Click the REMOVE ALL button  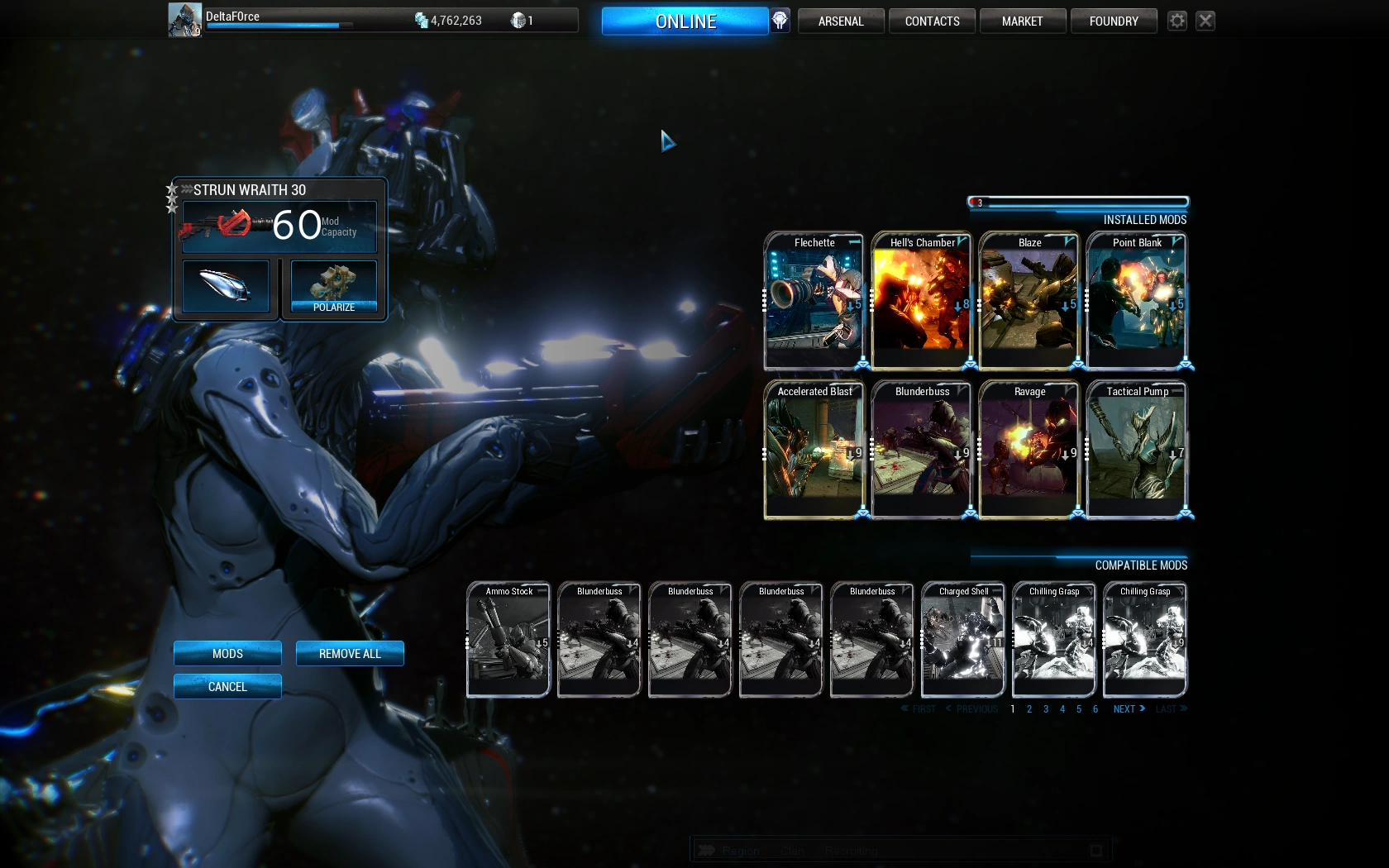point(350,653)
